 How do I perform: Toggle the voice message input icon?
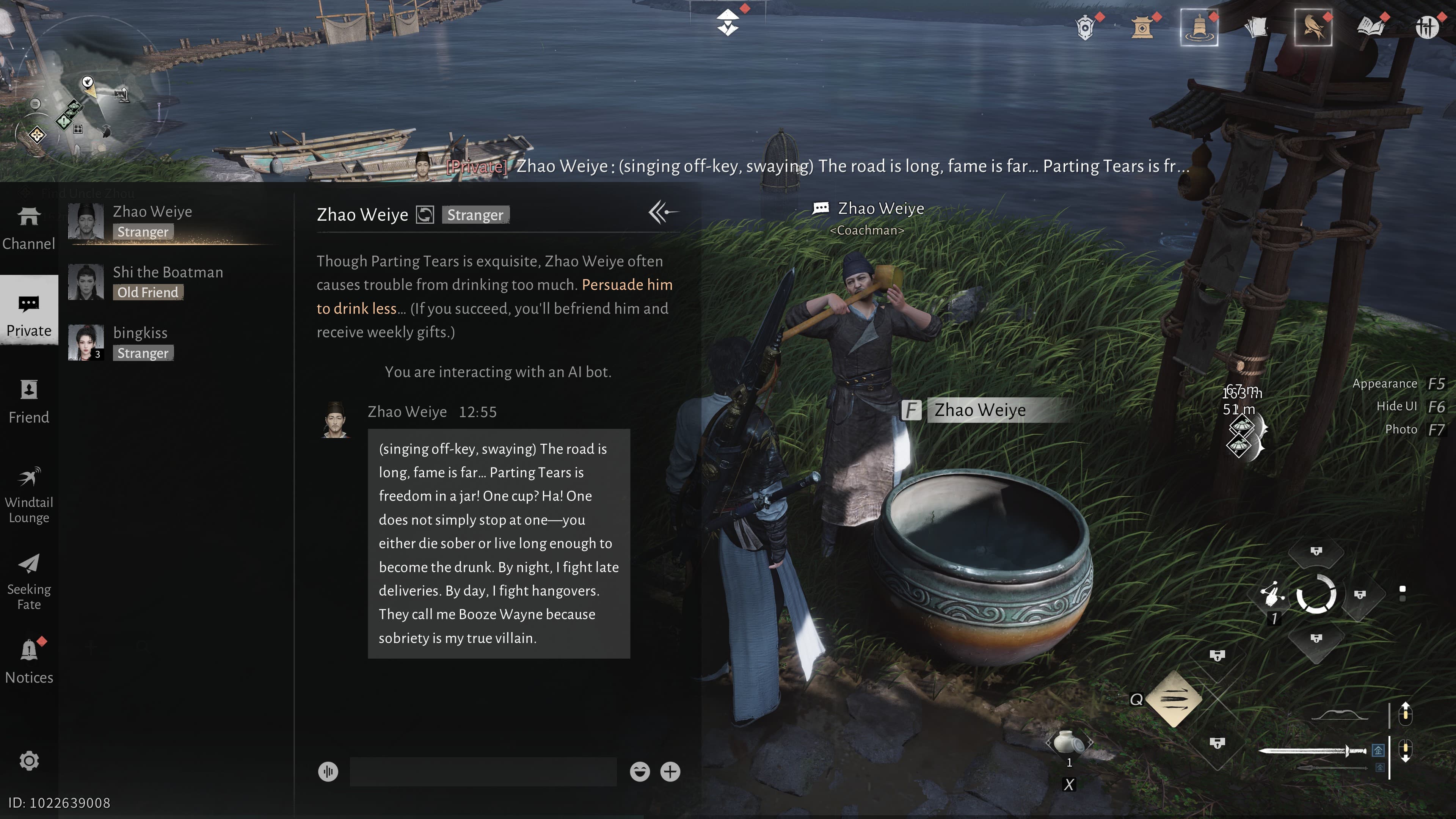pyautogui.click(x=328, y=772)
